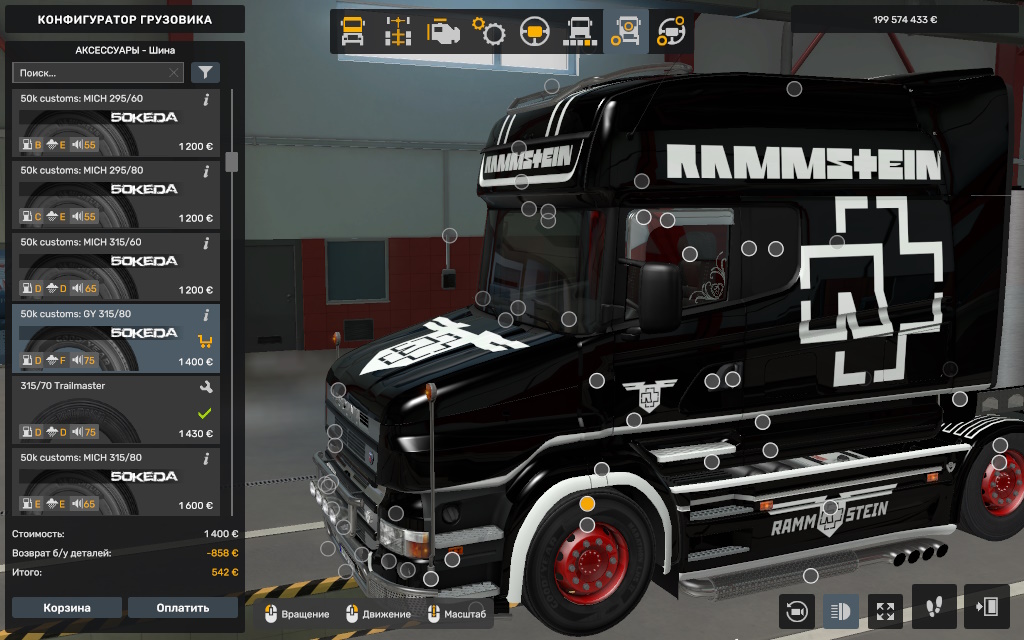1024x640 pixels.
Task: Switch to the engine tab
Action: [444, 32]
